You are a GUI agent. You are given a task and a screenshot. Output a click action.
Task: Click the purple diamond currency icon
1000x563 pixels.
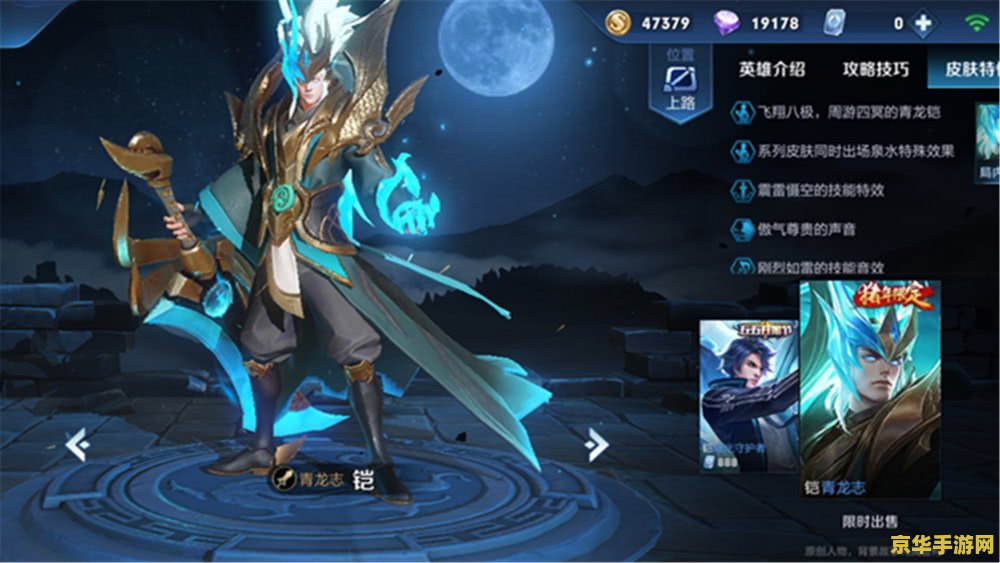pyautogui.click(x=726, y=22)
